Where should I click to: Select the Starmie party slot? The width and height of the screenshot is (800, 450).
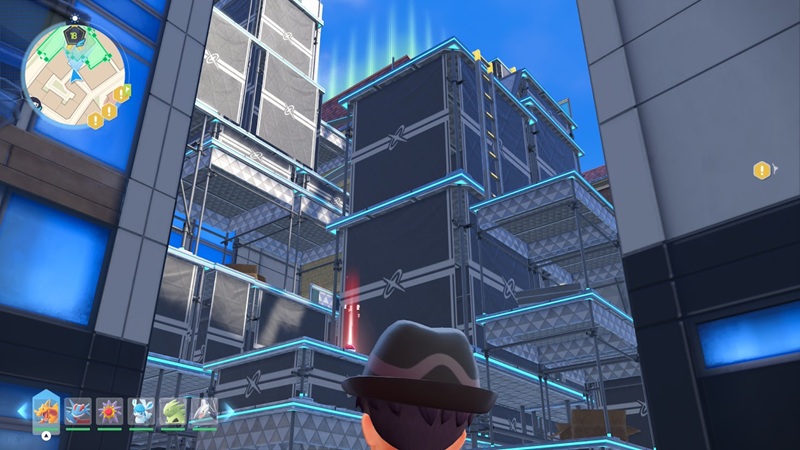pos(110,410)
